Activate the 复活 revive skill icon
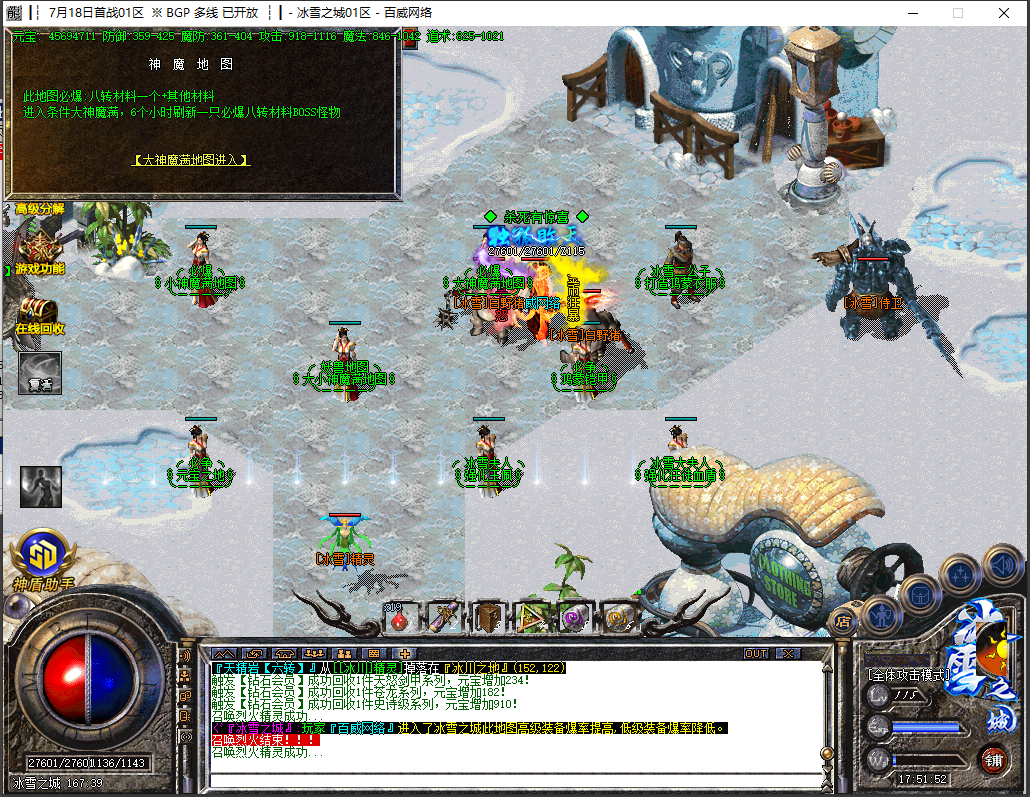1030x797 pixels. coord(39,373)
